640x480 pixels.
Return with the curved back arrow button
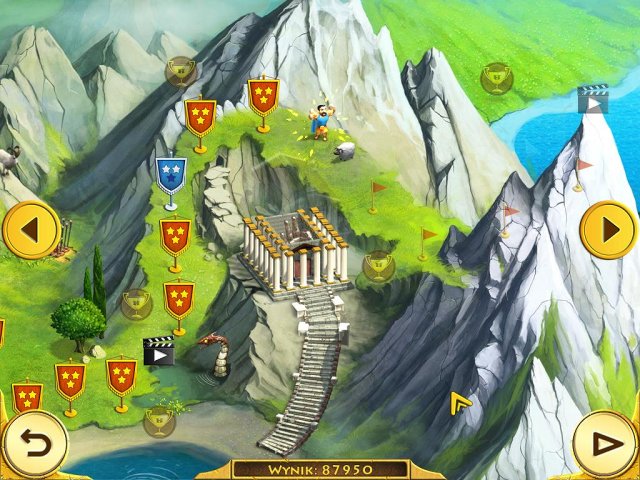33,444
